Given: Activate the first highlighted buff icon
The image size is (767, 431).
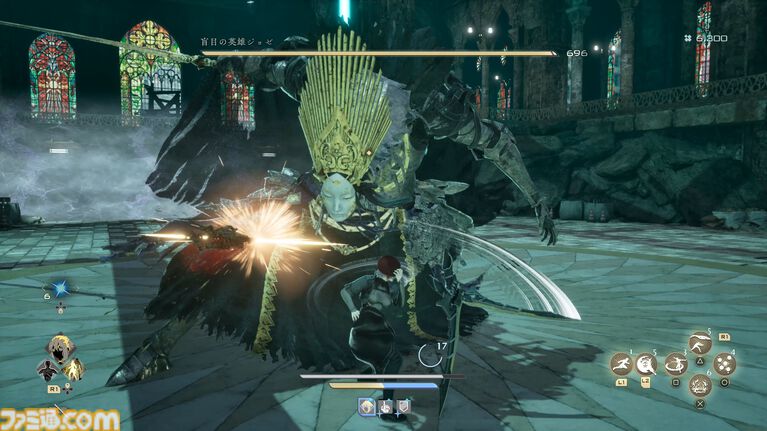Looking at the screenshot, I should click(367, 405).
